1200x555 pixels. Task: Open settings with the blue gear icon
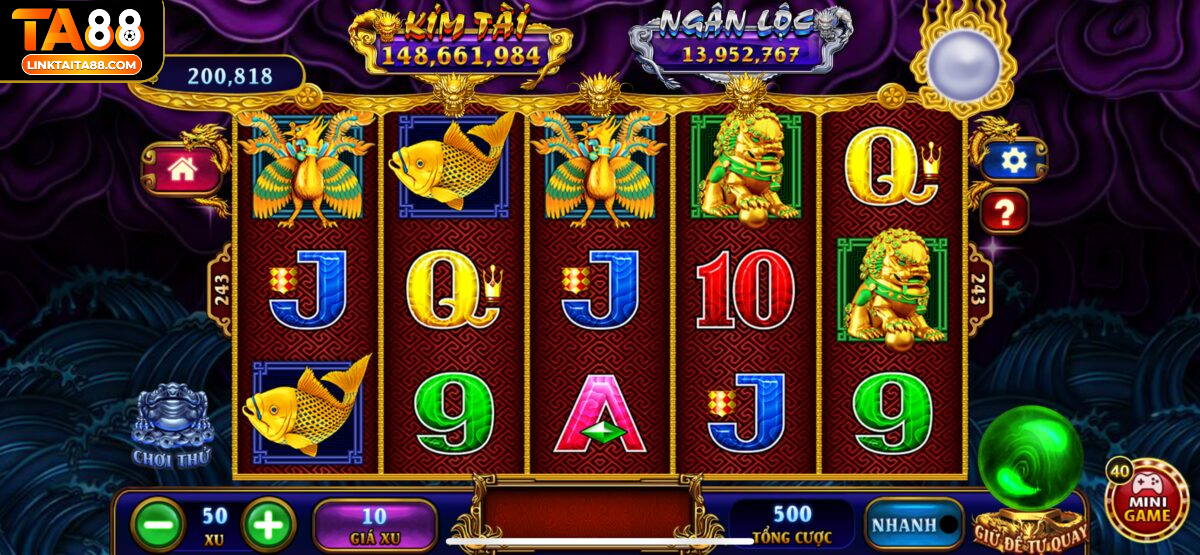coord(1013,161)
